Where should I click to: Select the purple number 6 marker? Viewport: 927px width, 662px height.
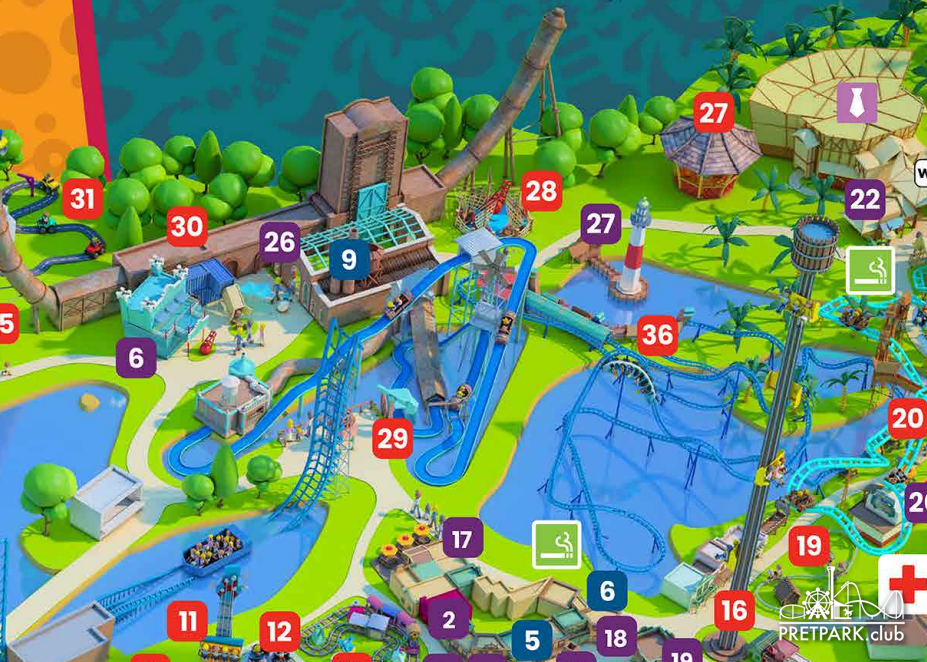136,357
